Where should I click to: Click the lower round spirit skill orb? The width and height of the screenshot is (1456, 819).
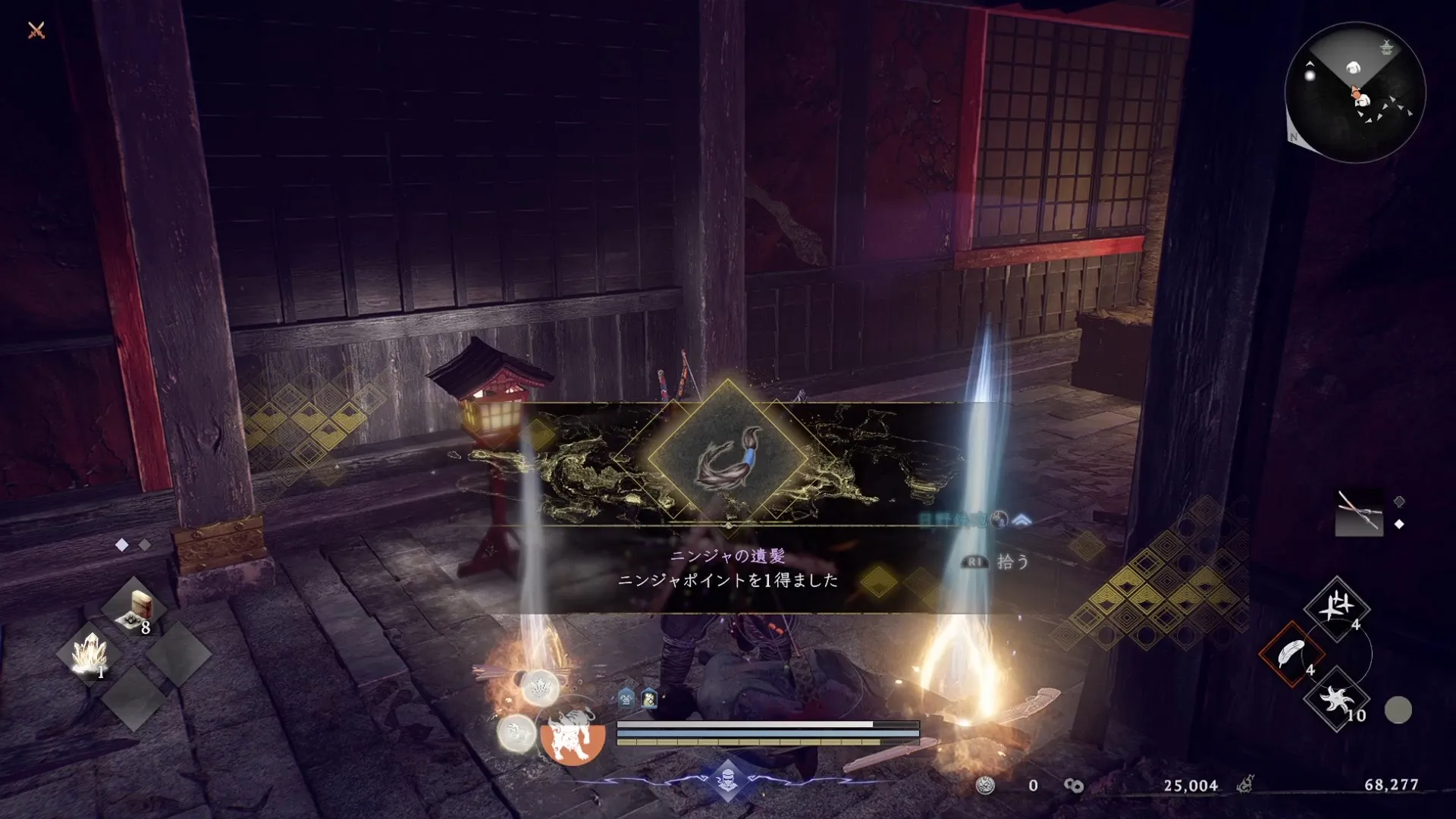pyautogui.click(x=516, y=733)
